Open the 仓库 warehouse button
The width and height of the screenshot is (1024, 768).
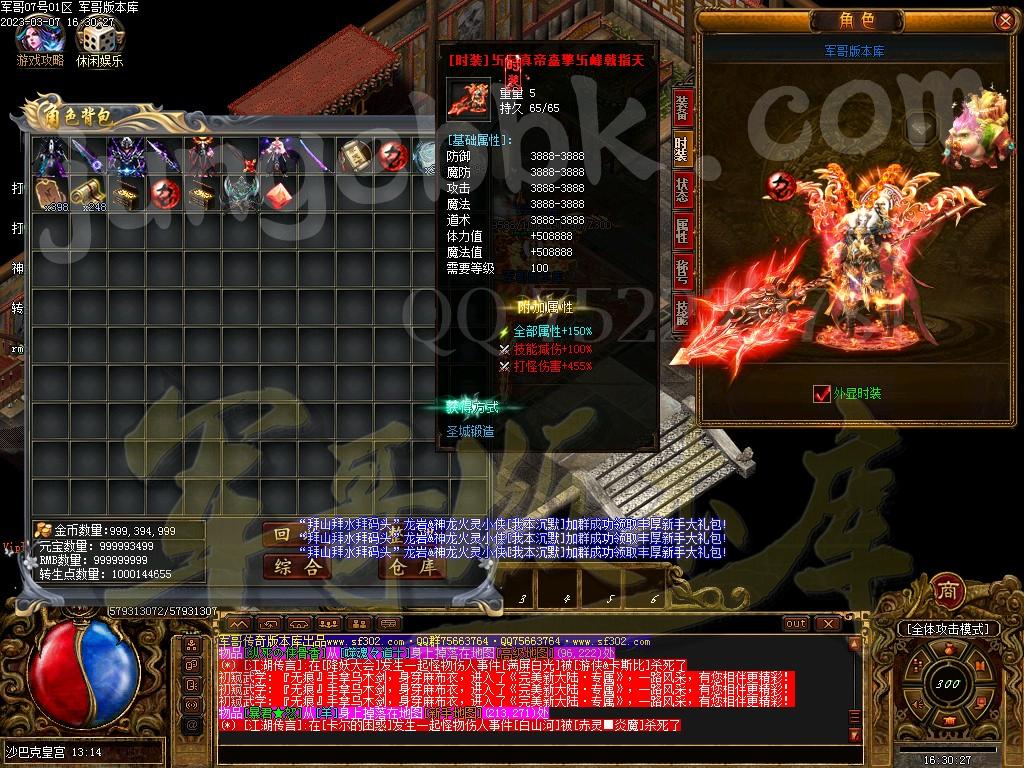412,567
